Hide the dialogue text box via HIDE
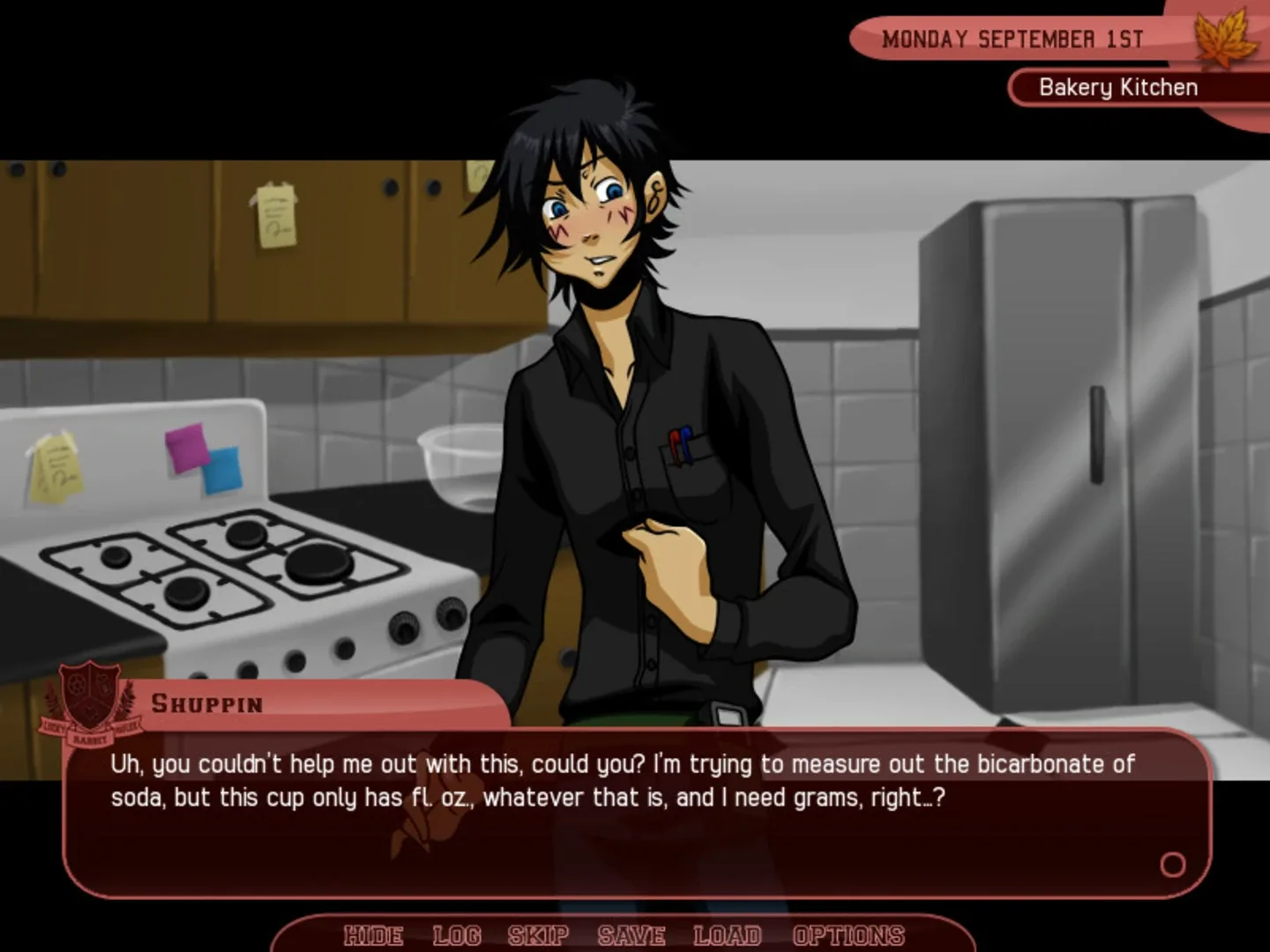This screenshot has width=1270, height=952. pyautogui.click(x=373, y=935)
